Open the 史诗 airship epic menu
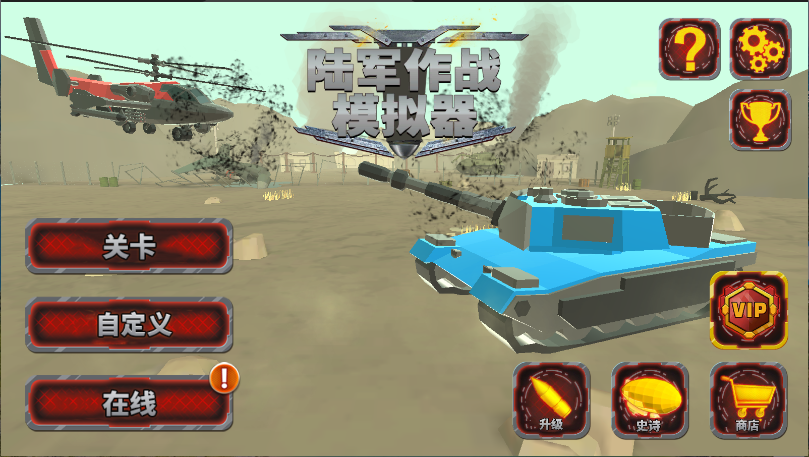The image size is (809, 457). click(x=649, y=401)
